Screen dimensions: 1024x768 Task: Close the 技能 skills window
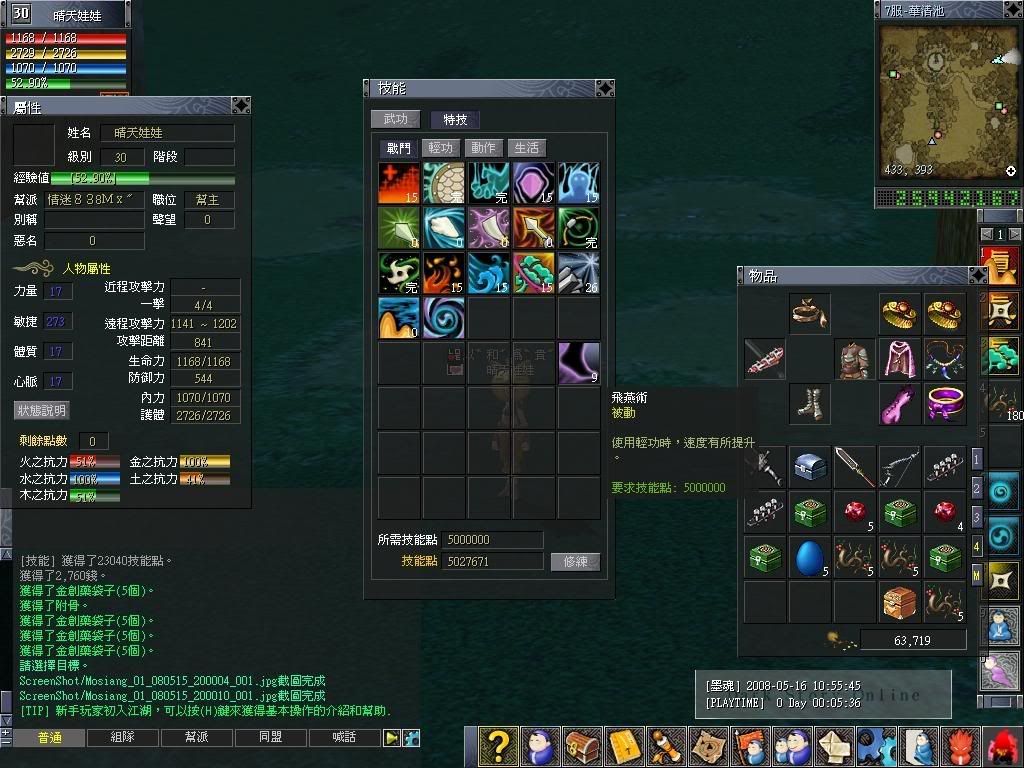click(604, 88)
